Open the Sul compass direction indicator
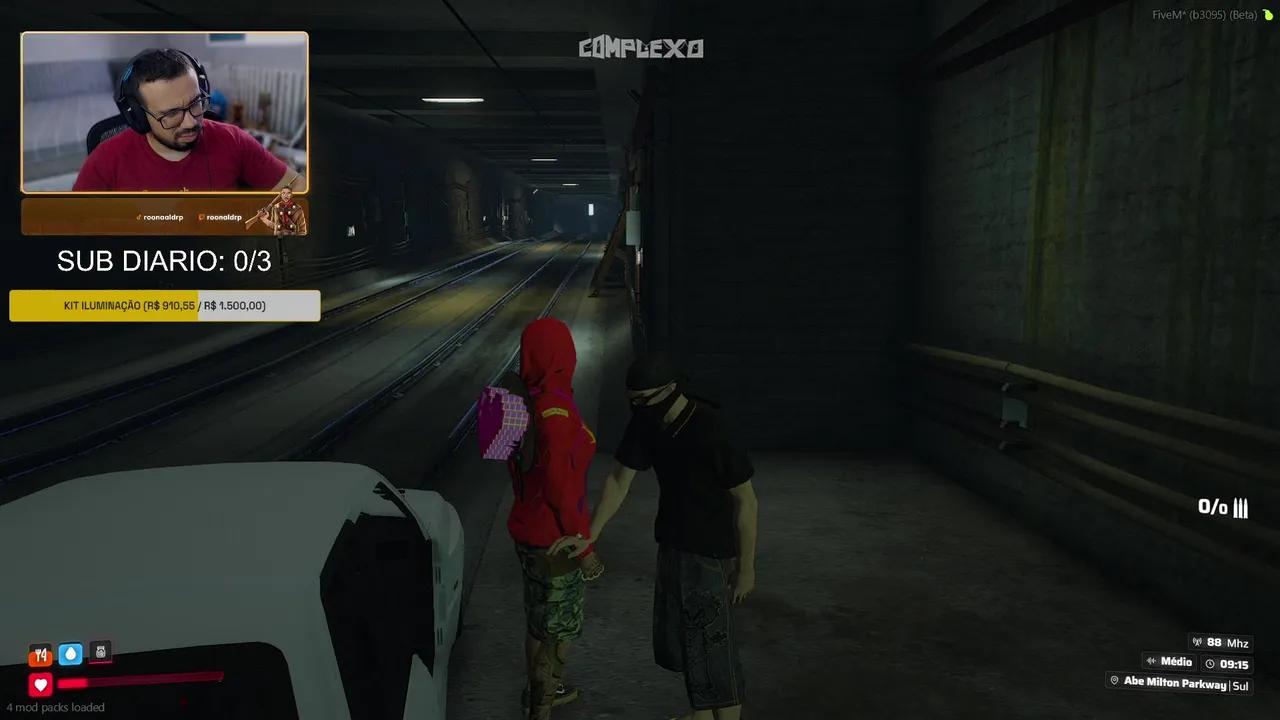Screen dimensions: 1280x720 pos(1241,685)
